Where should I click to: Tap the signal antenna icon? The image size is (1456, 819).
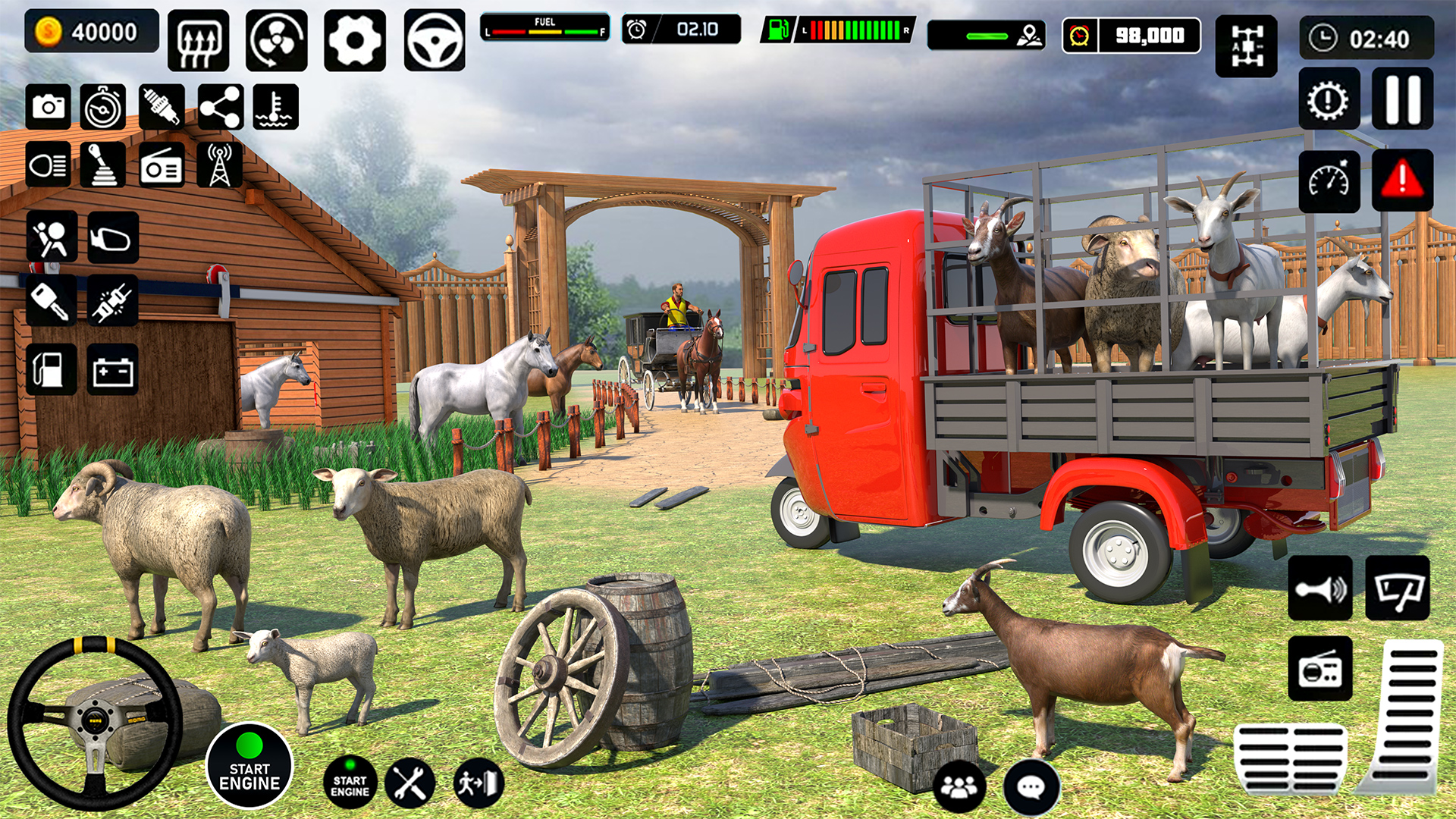coord(218,164)
